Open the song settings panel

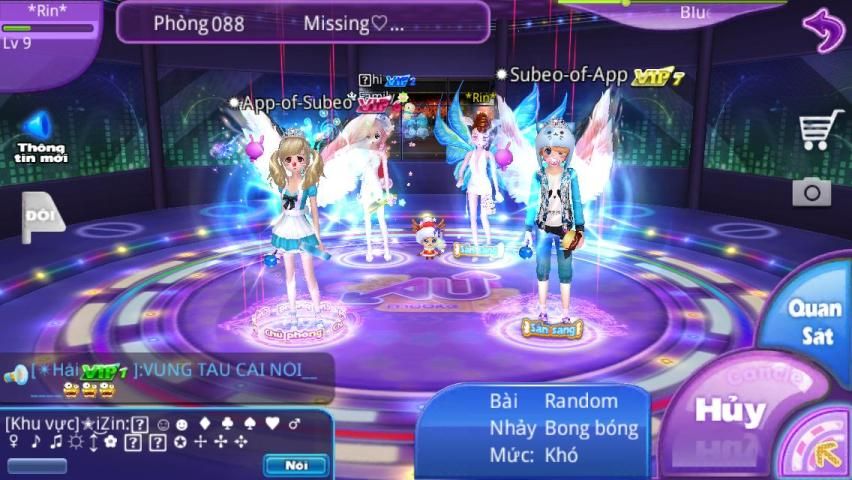click(x=533, y=428)
